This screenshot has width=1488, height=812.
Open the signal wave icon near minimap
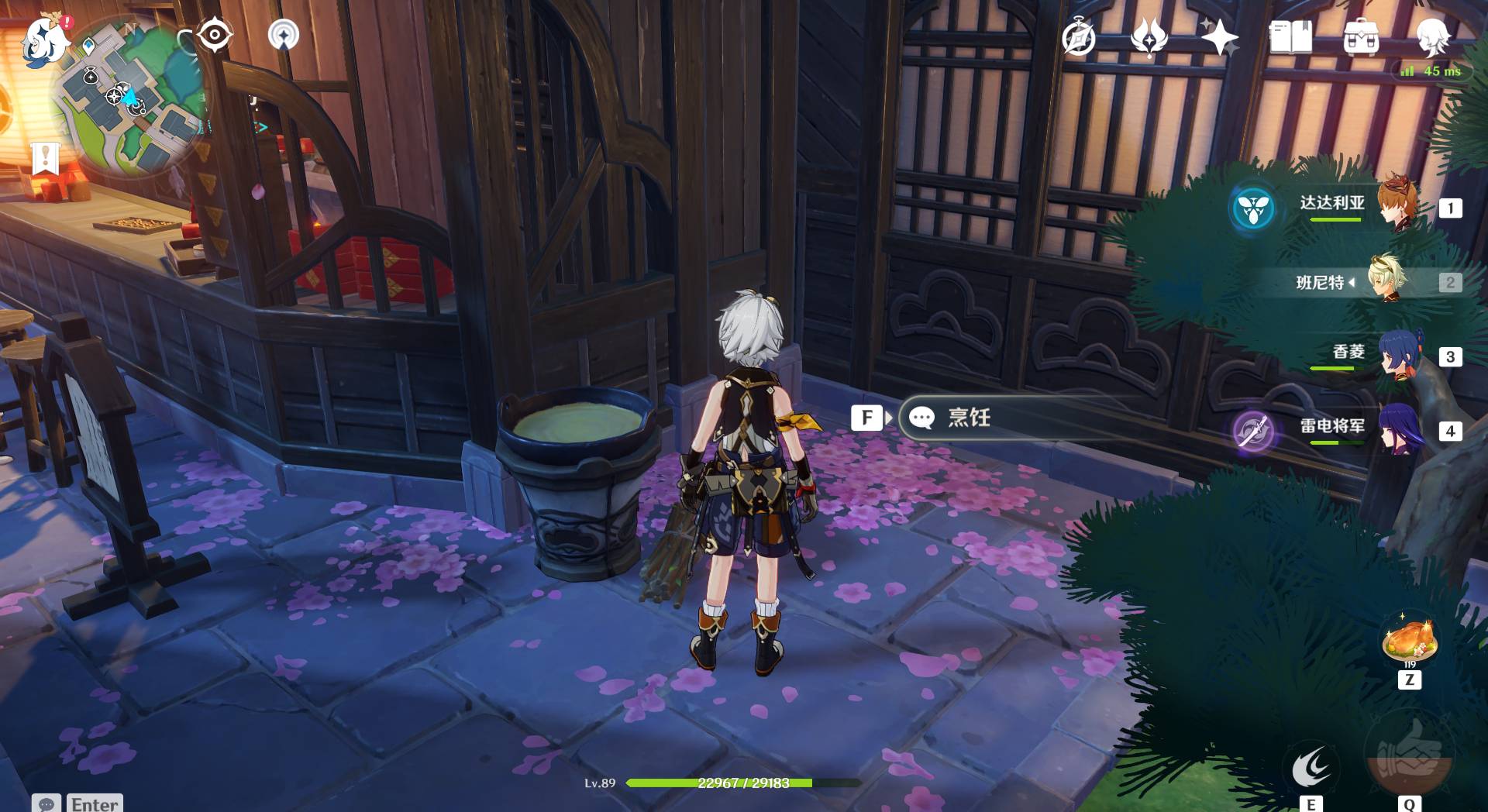click(x=284, y=35)
